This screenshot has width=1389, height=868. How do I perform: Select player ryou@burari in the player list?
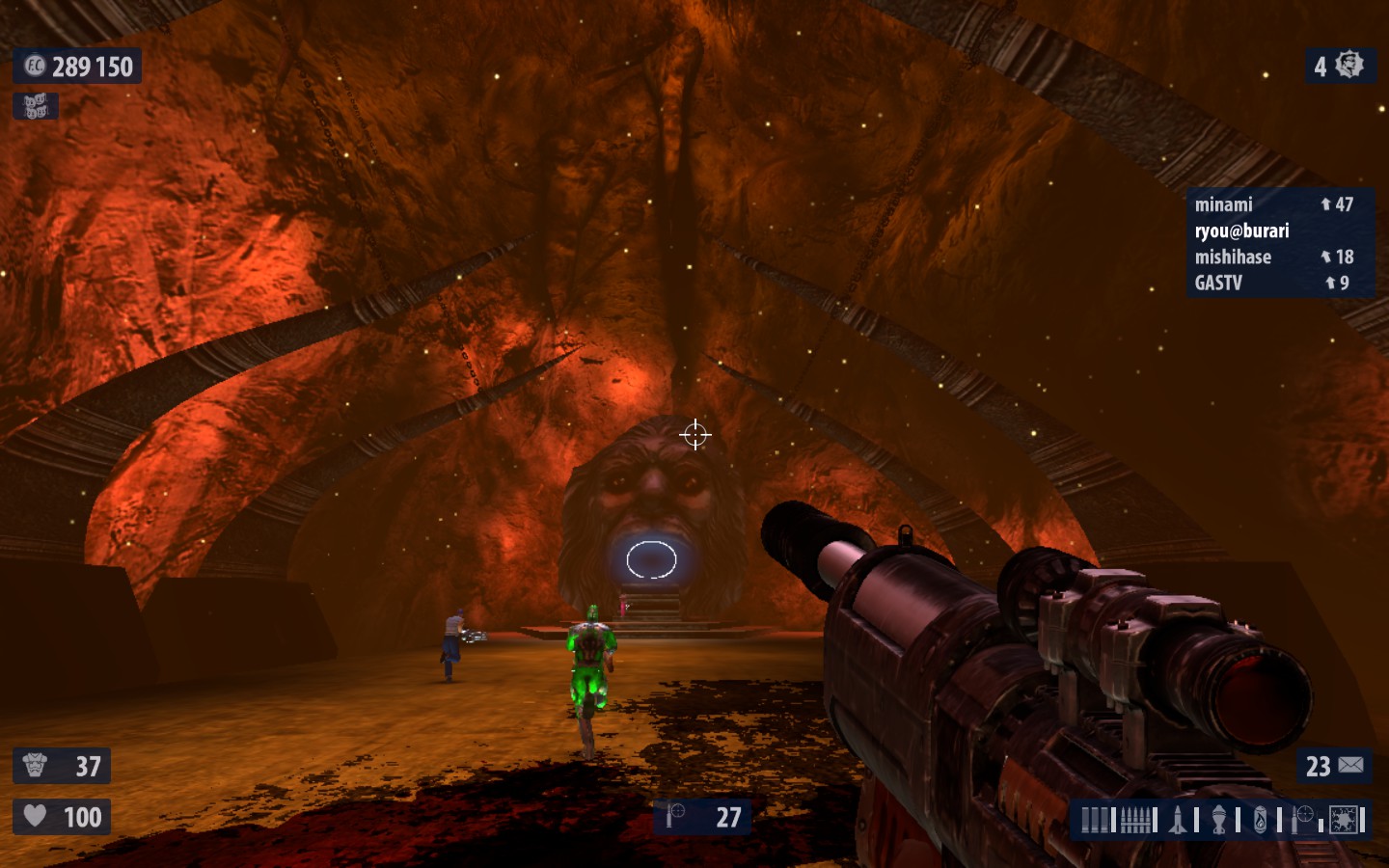pos(1241,231)
